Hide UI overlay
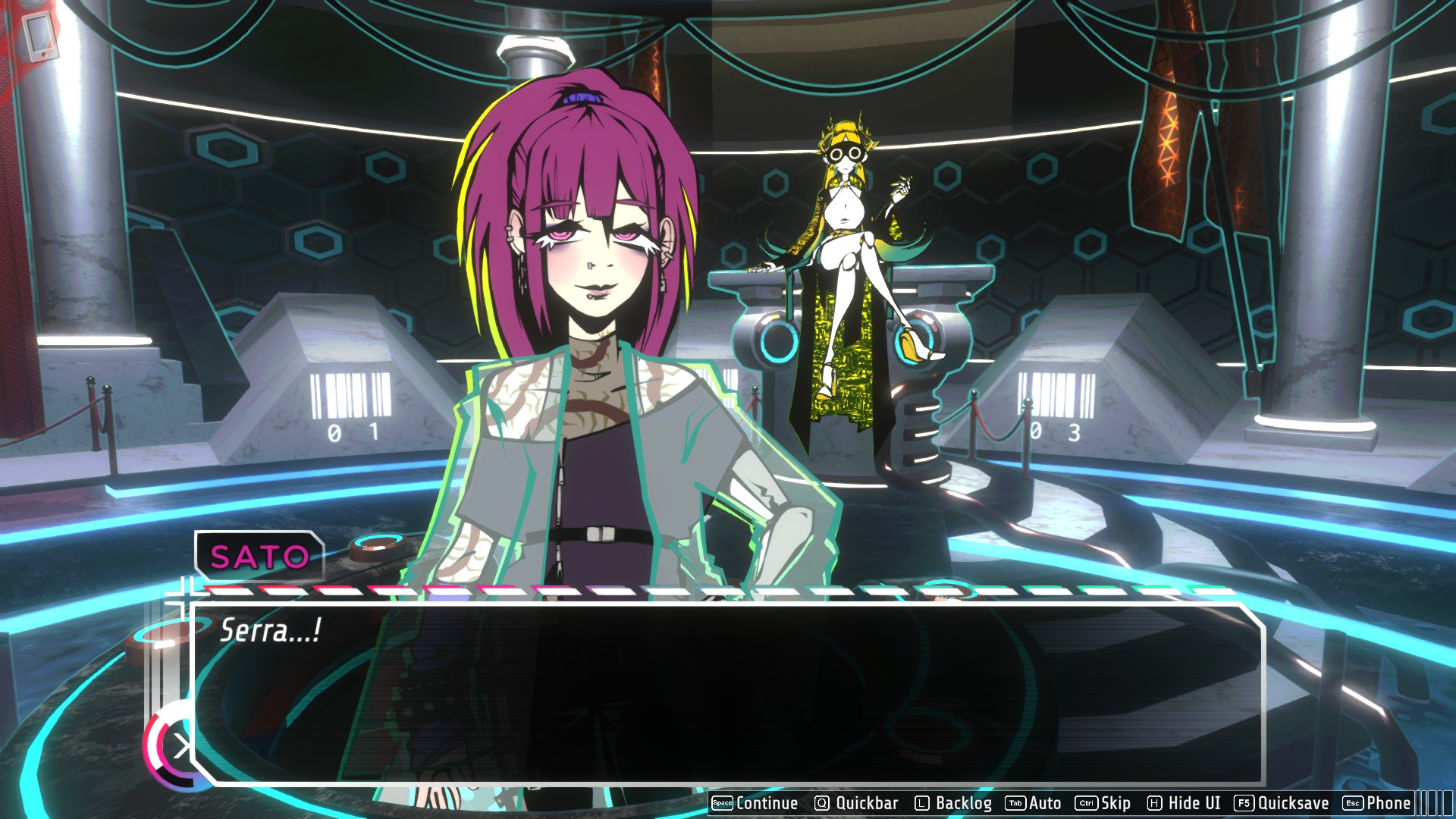1456x819 pixels. (x=1184, y=803)
